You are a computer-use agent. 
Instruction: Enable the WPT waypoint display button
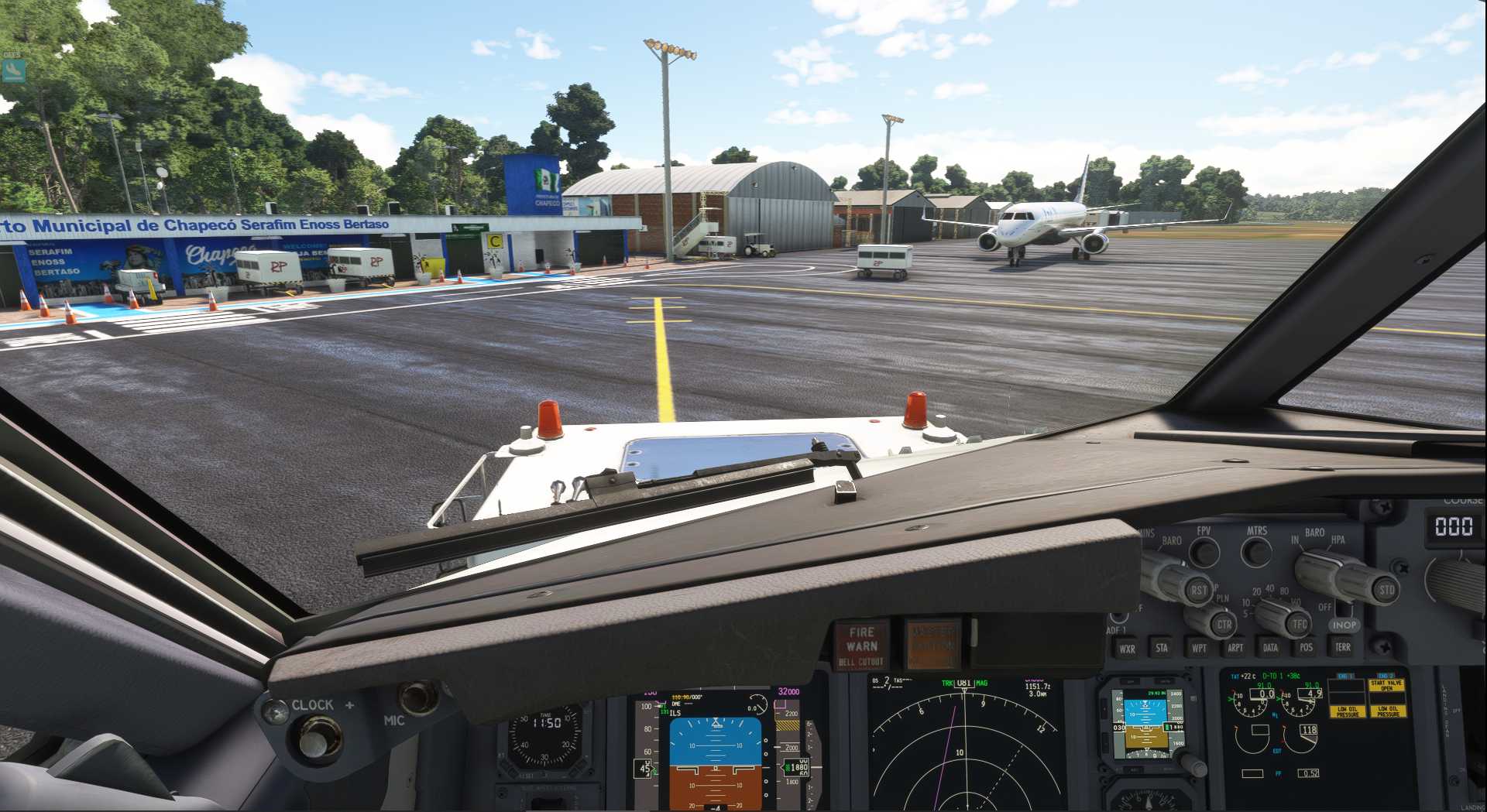(x=1198, y=648)
